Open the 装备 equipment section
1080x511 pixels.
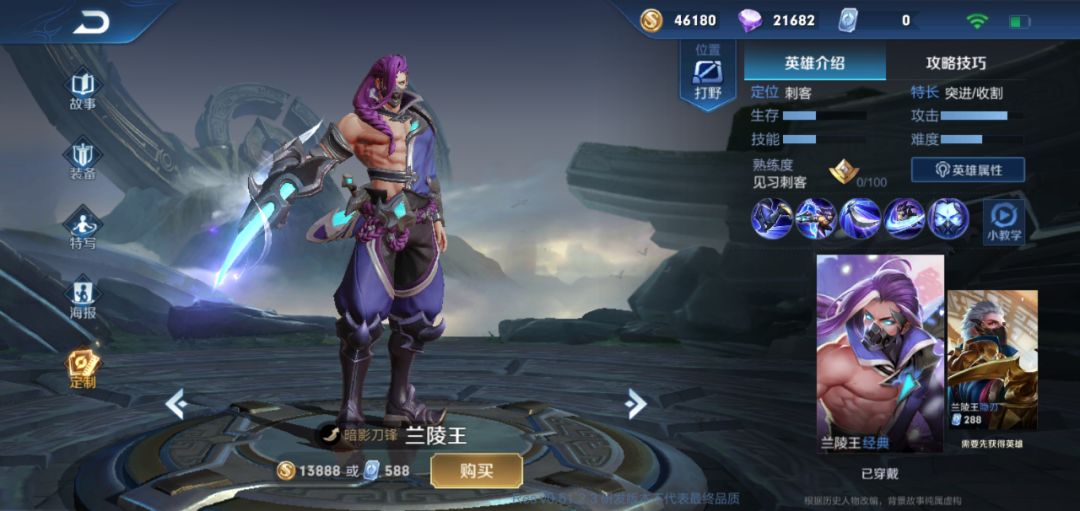83,159
